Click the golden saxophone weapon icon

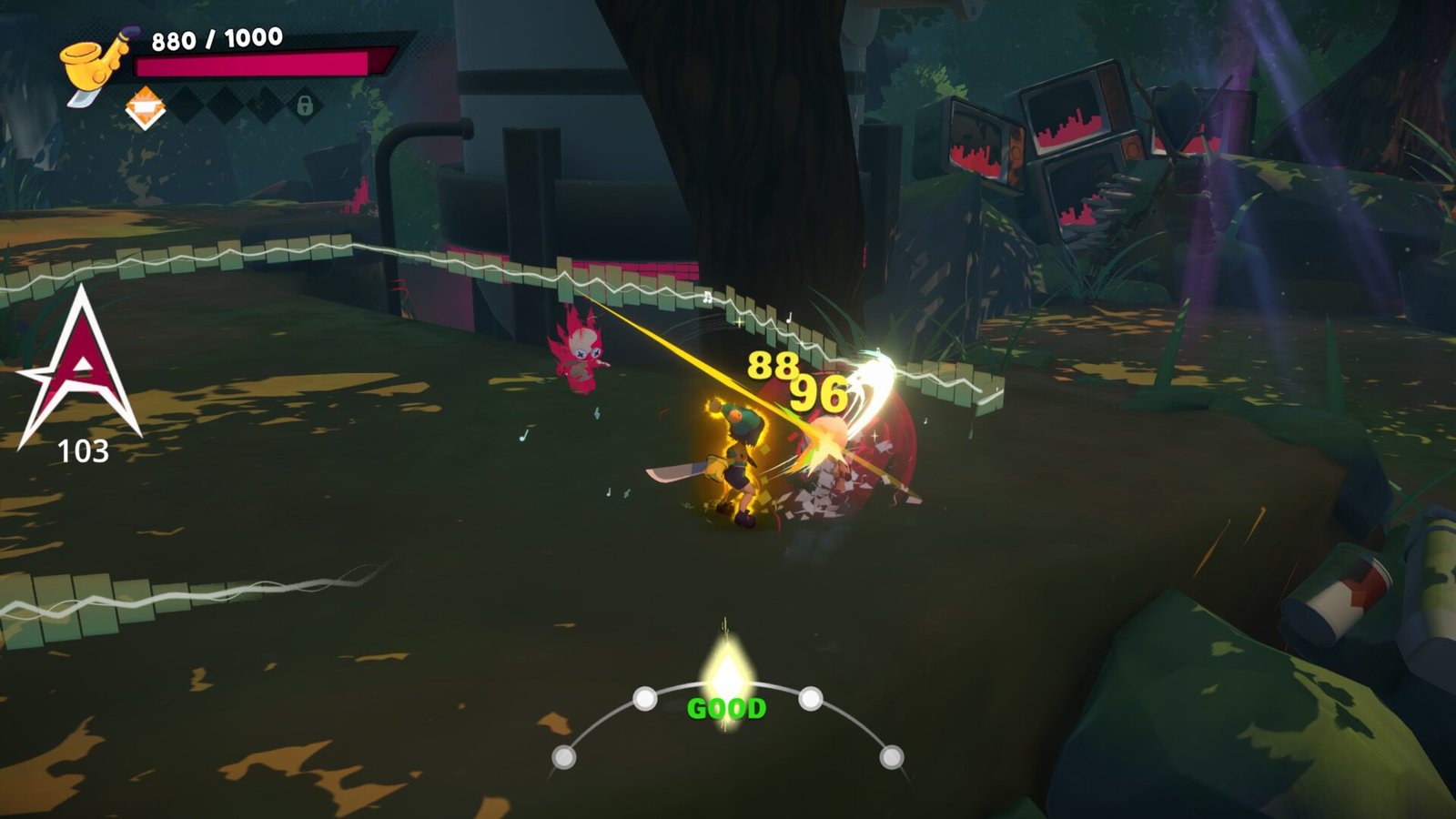click(95, 64)
